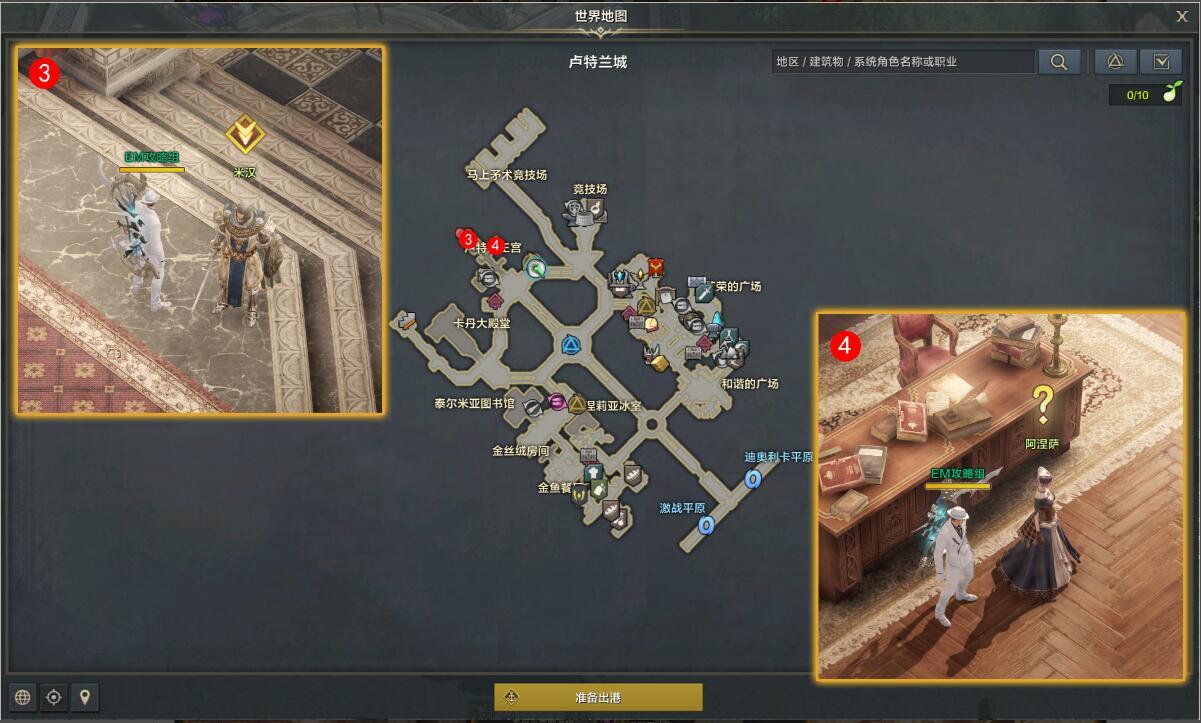Click the magnifying glass search button
The width and height of the screenshot is (1201, 723).
[x=1058, y=61]
